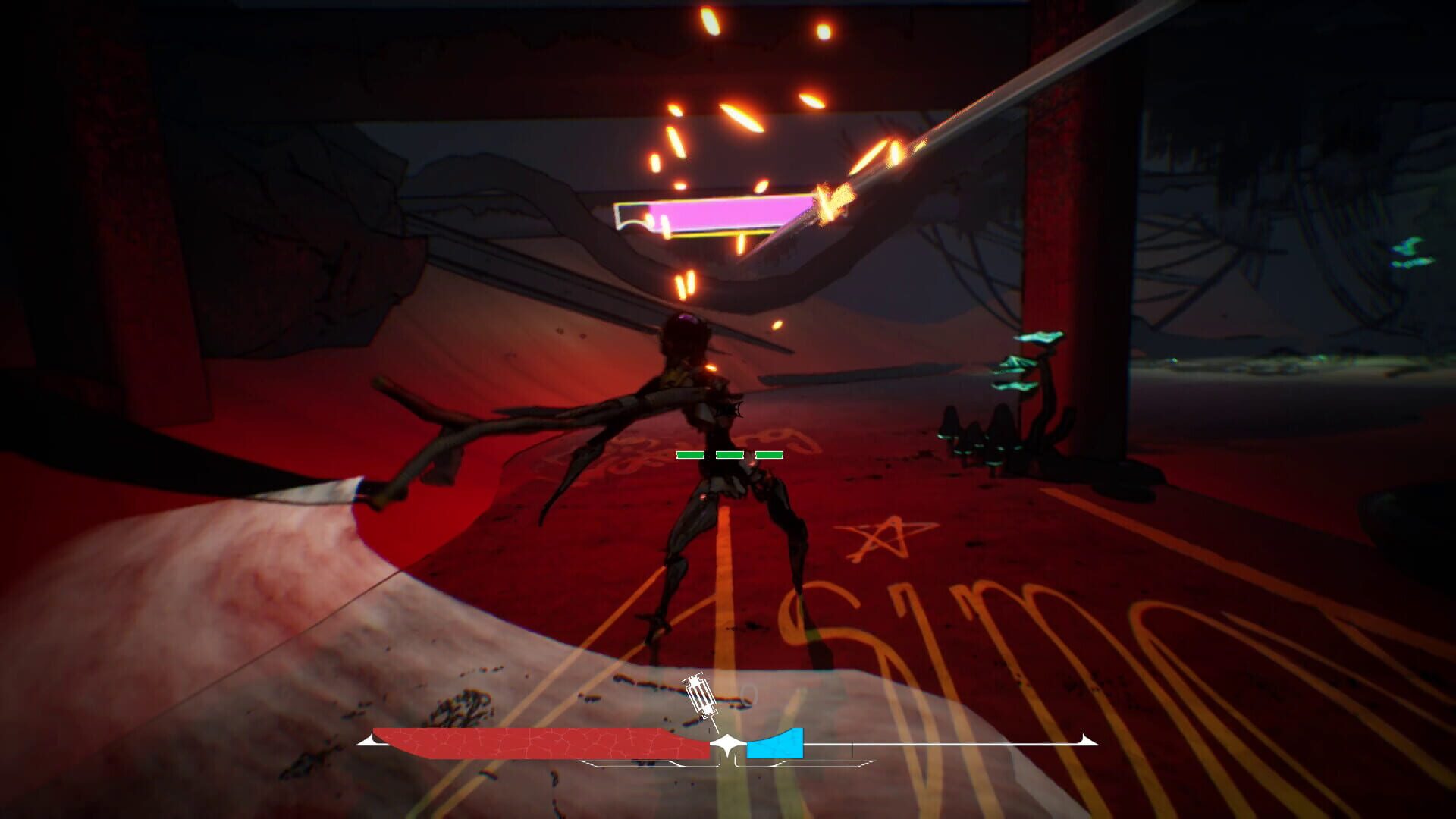Screen dimensions: 1456x819
Task: Click the white diamond emblem between health and stamina bars
Action: pos(728,742)
